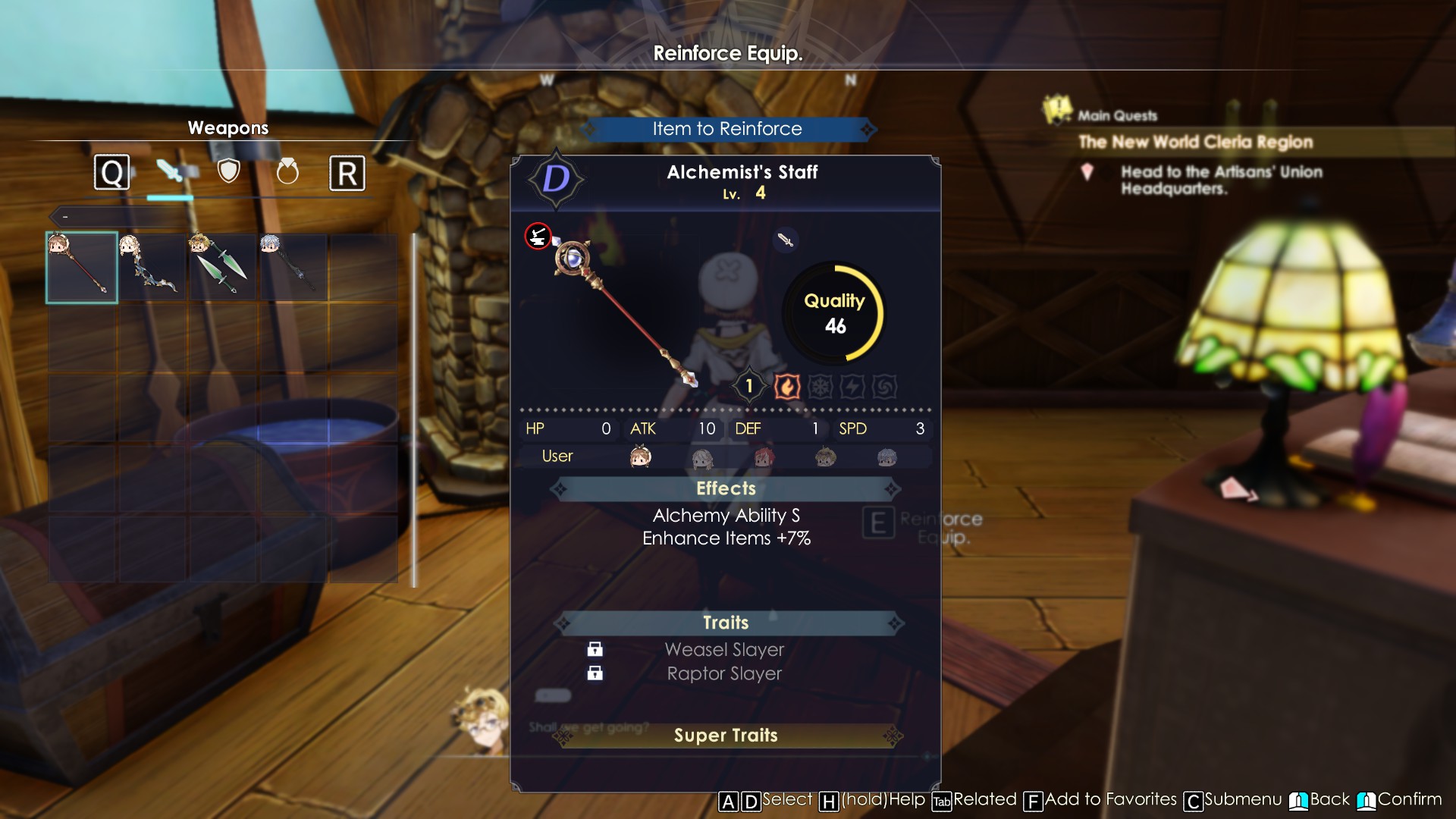Select the Raptor Slayer trait
Image resolution: width=1456 pixels, height=819 pixels.
click(724, 673)
